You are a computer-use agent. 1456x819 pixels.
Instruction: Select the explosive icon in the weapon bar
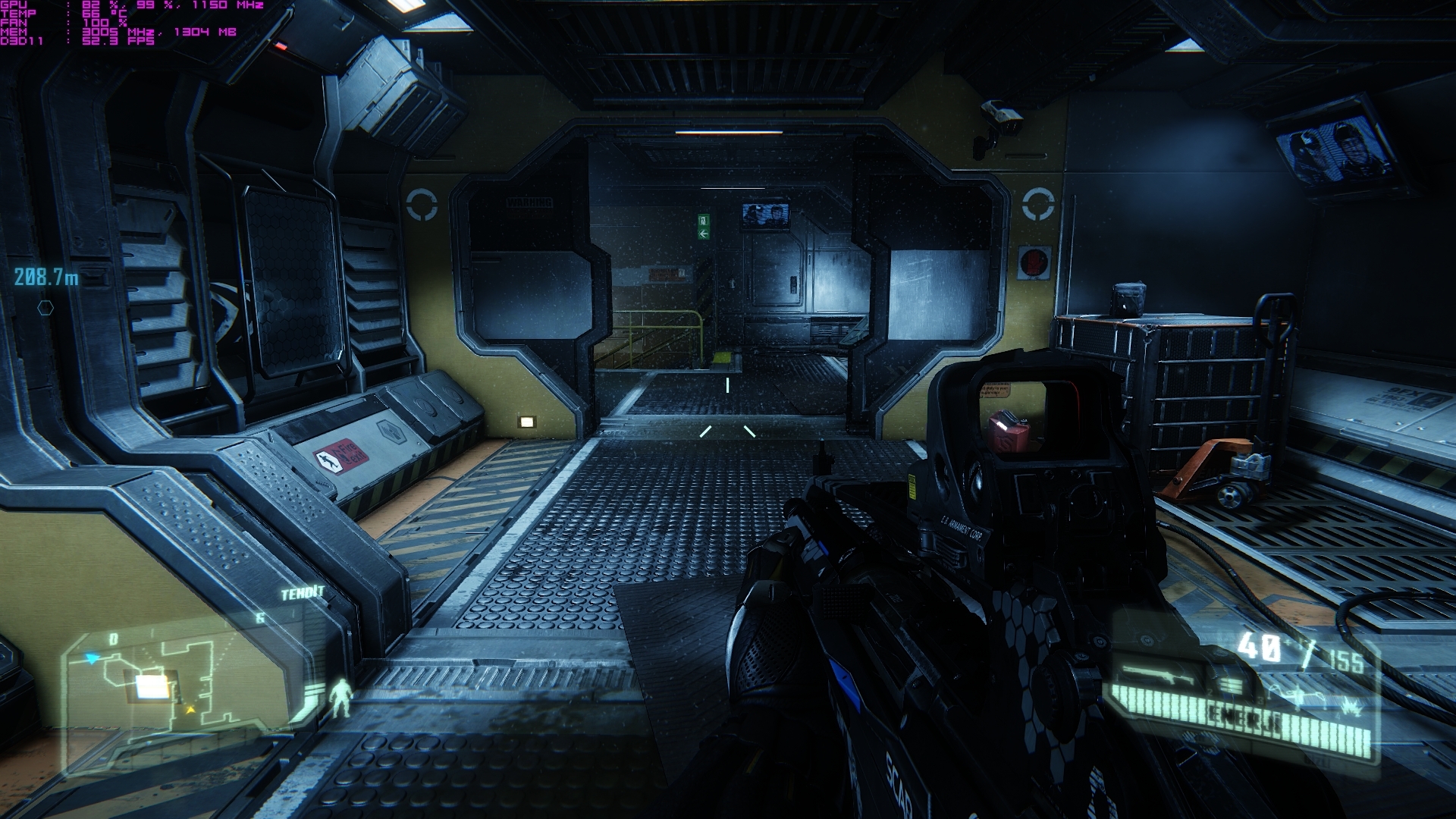click(1350, 707)
